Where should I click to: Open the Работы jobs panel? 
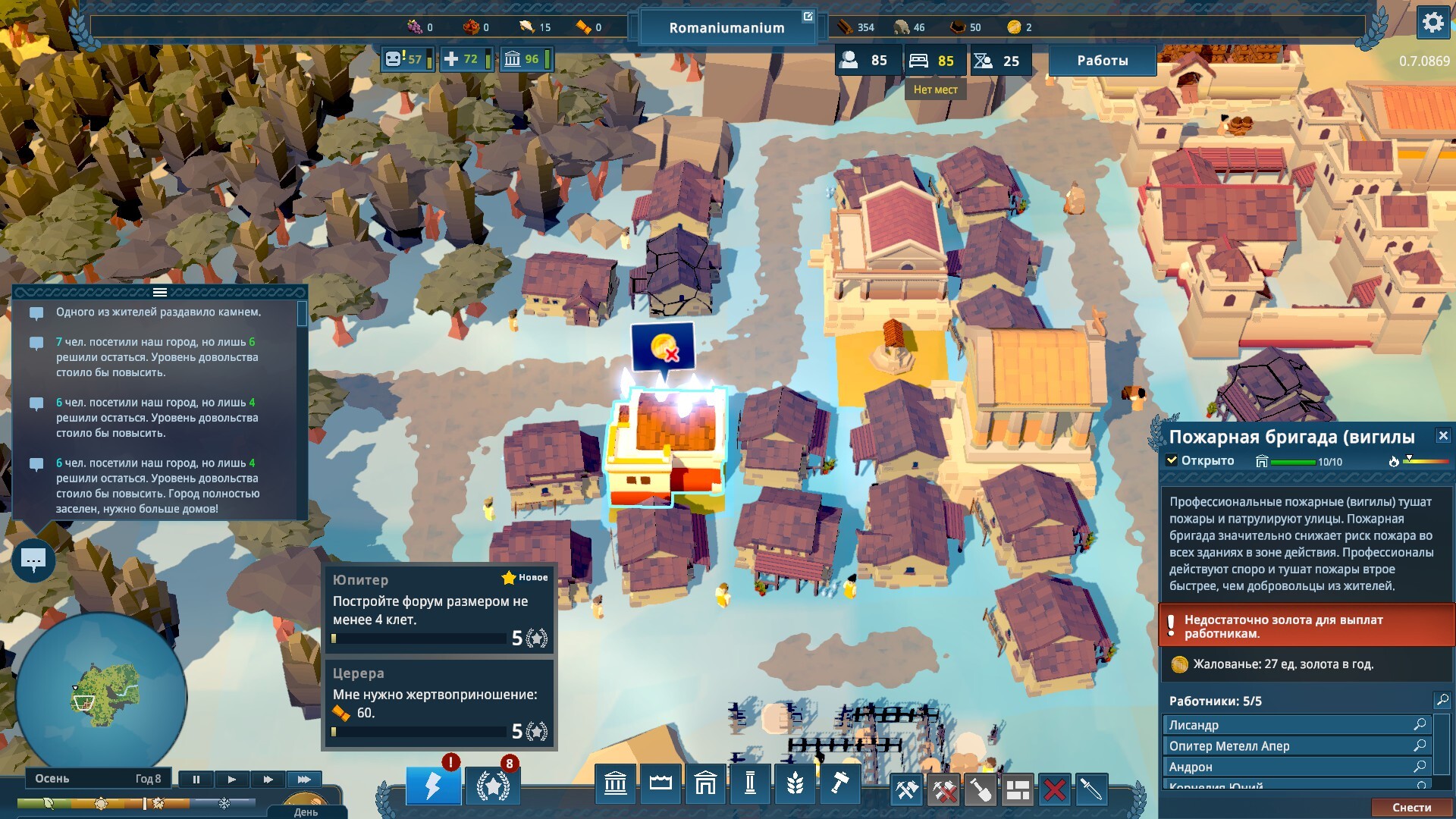click(1102, 61)
